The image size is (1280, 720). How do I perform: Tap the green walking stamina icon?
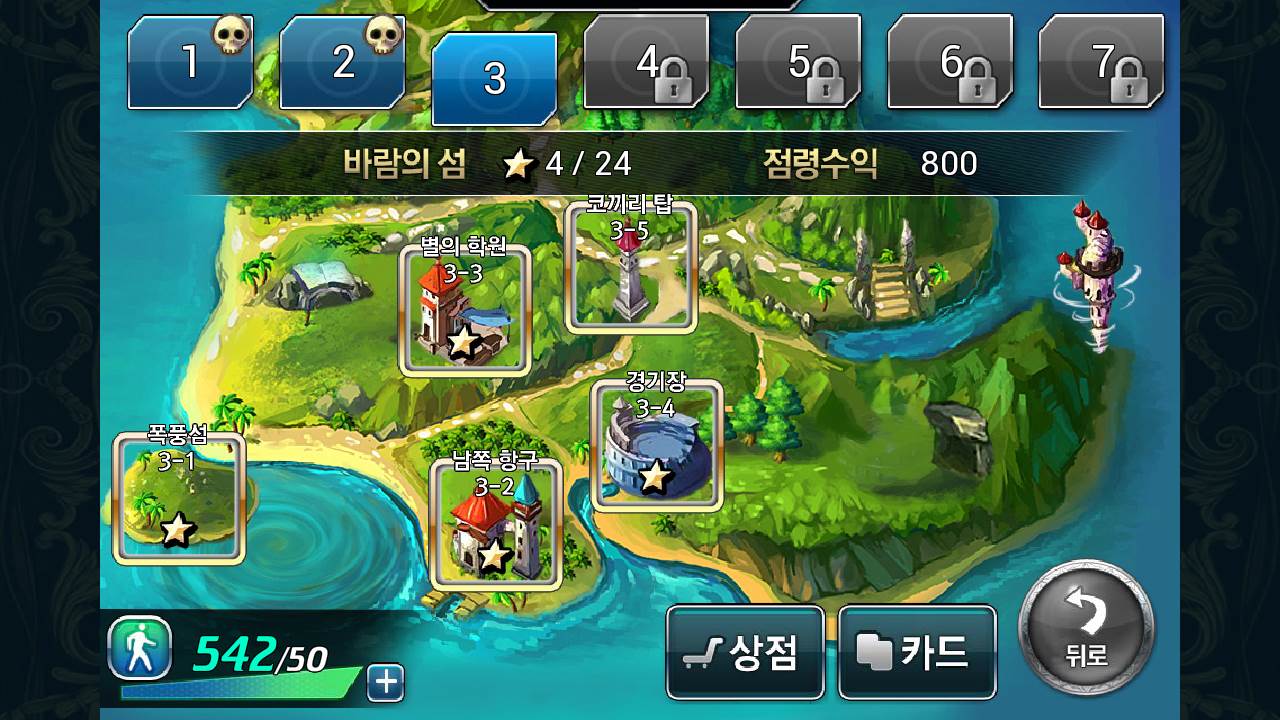[x=140, y=648]
